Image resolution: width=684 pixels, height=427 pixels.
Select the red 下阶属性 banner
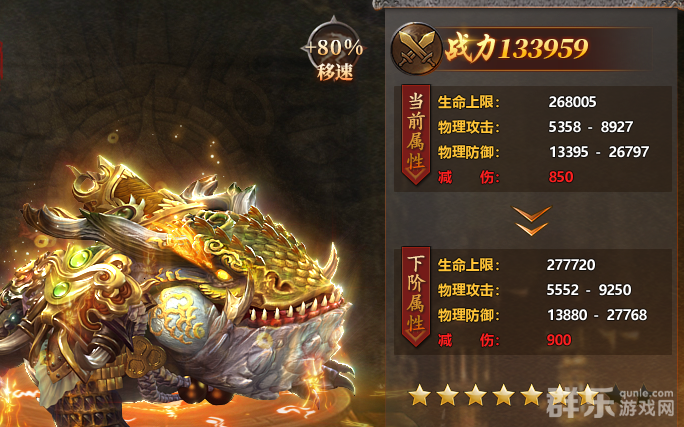415,297
